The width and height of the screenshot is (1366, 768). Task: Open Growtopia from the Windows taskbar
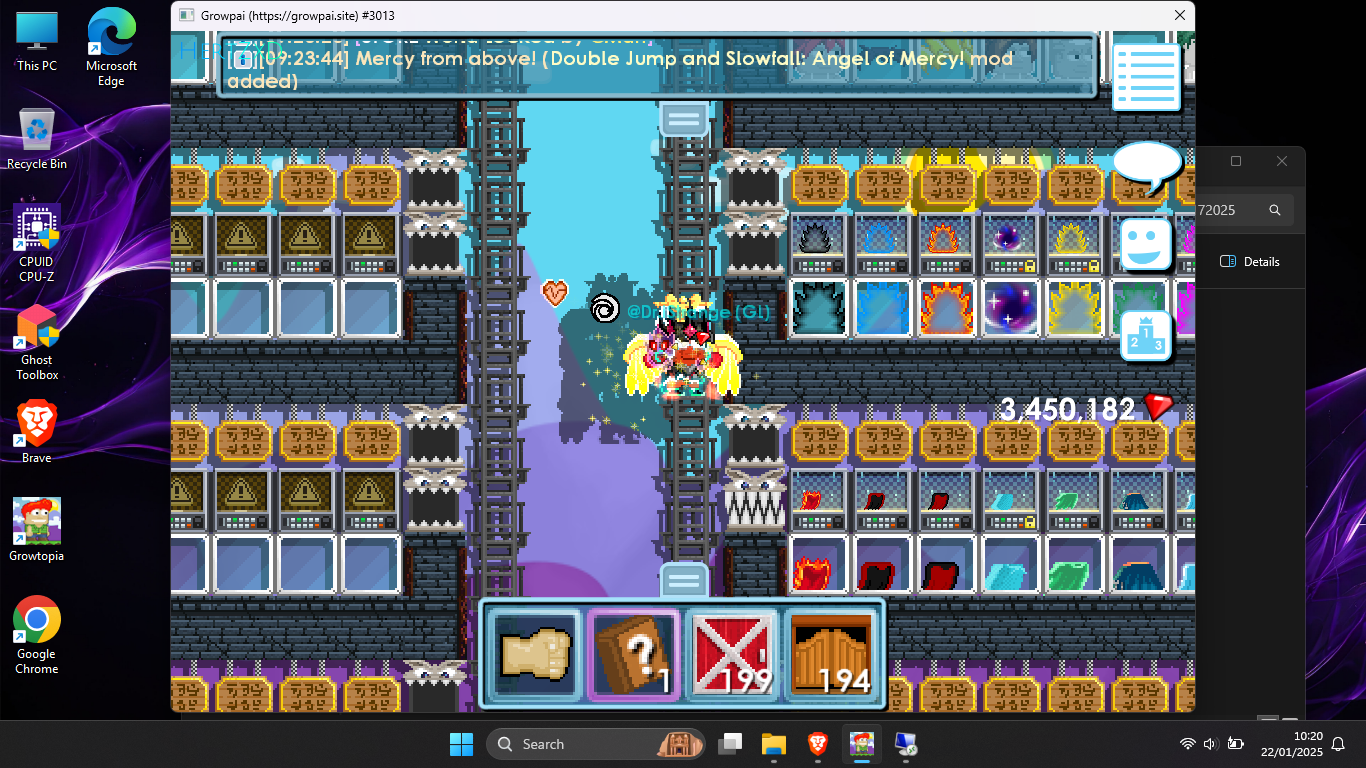coord(861,744)
